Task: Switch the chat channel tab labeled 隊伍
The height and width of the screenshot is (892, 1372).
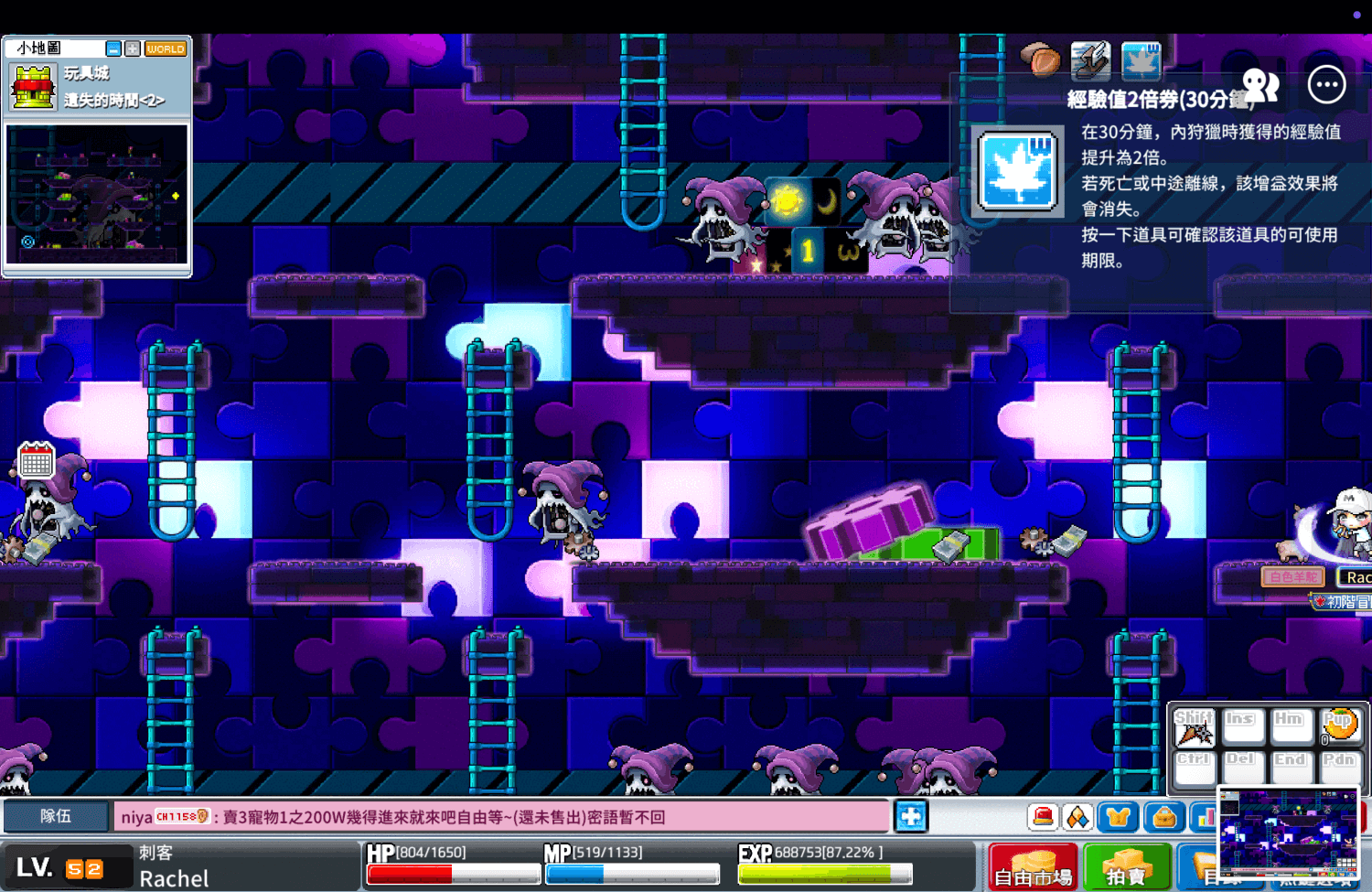Action: (x=56, y=816)
